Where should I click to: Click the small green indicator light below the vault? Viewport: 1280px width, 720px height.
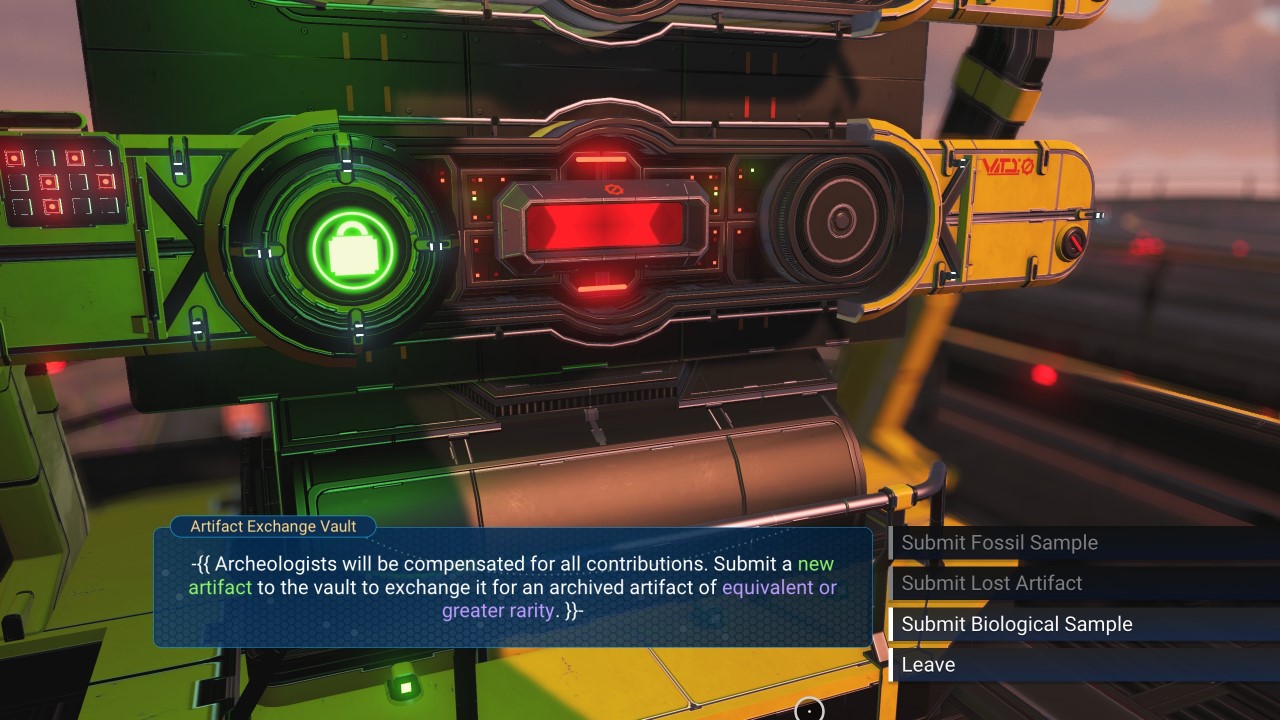(x=405, y=686)
